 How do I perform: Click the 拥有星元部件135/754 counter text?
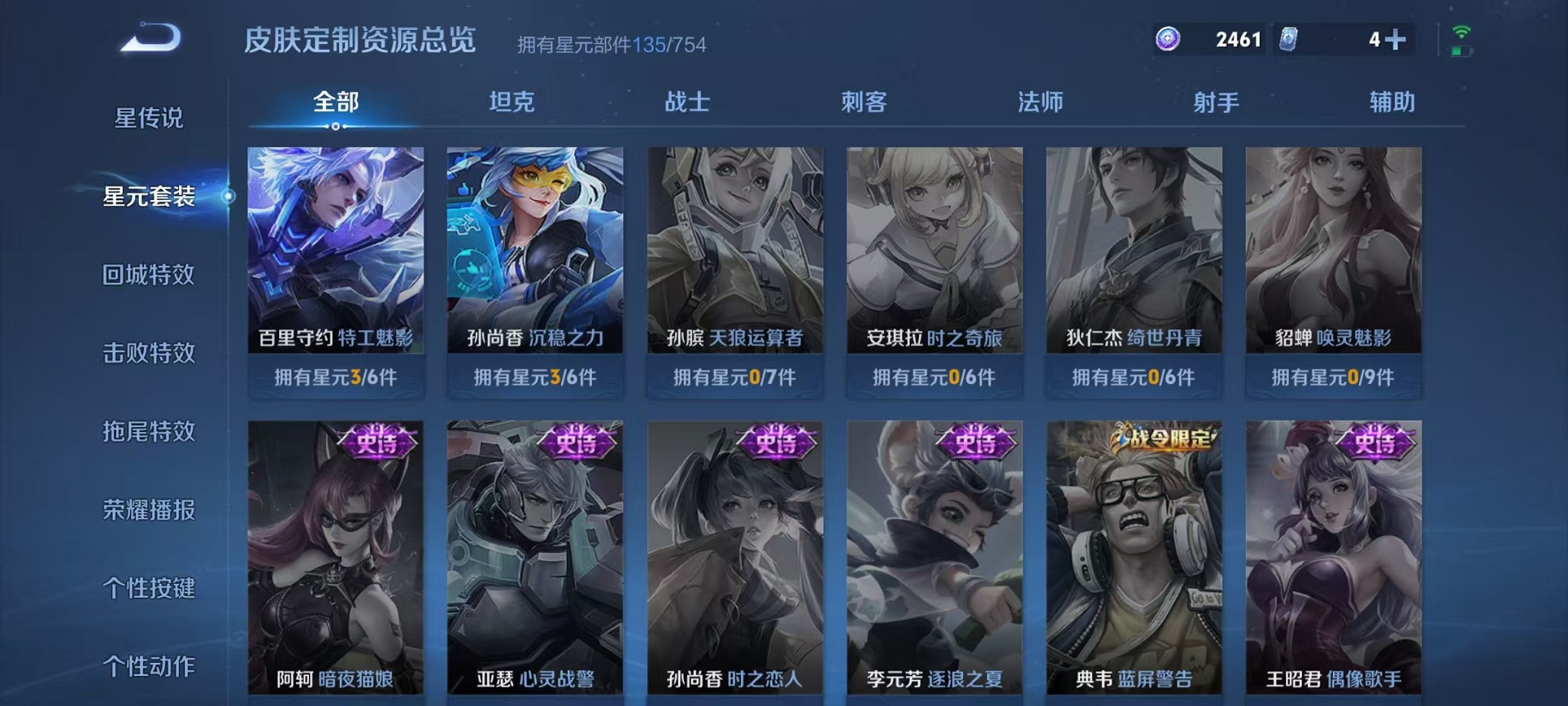(611, 44)
